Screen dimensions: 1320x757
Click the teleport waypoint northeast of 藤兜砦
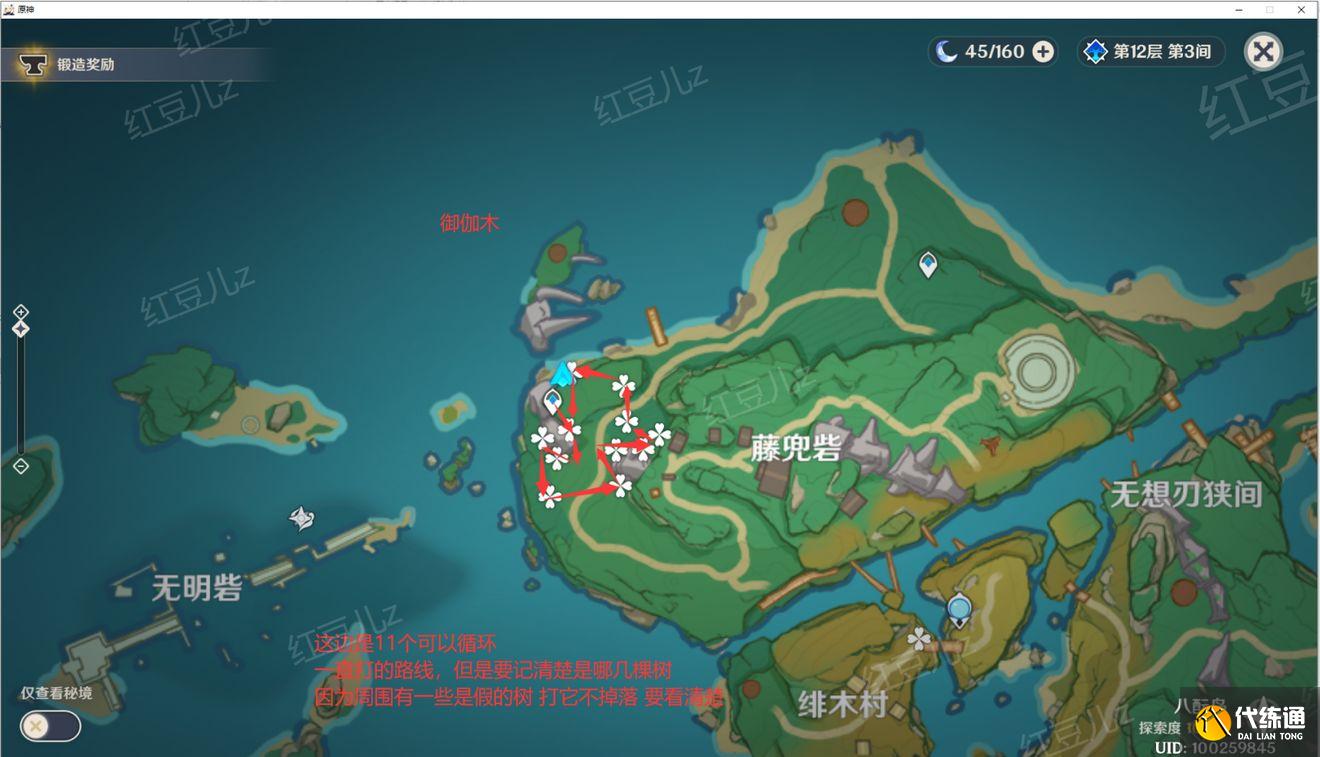(926, 261)
